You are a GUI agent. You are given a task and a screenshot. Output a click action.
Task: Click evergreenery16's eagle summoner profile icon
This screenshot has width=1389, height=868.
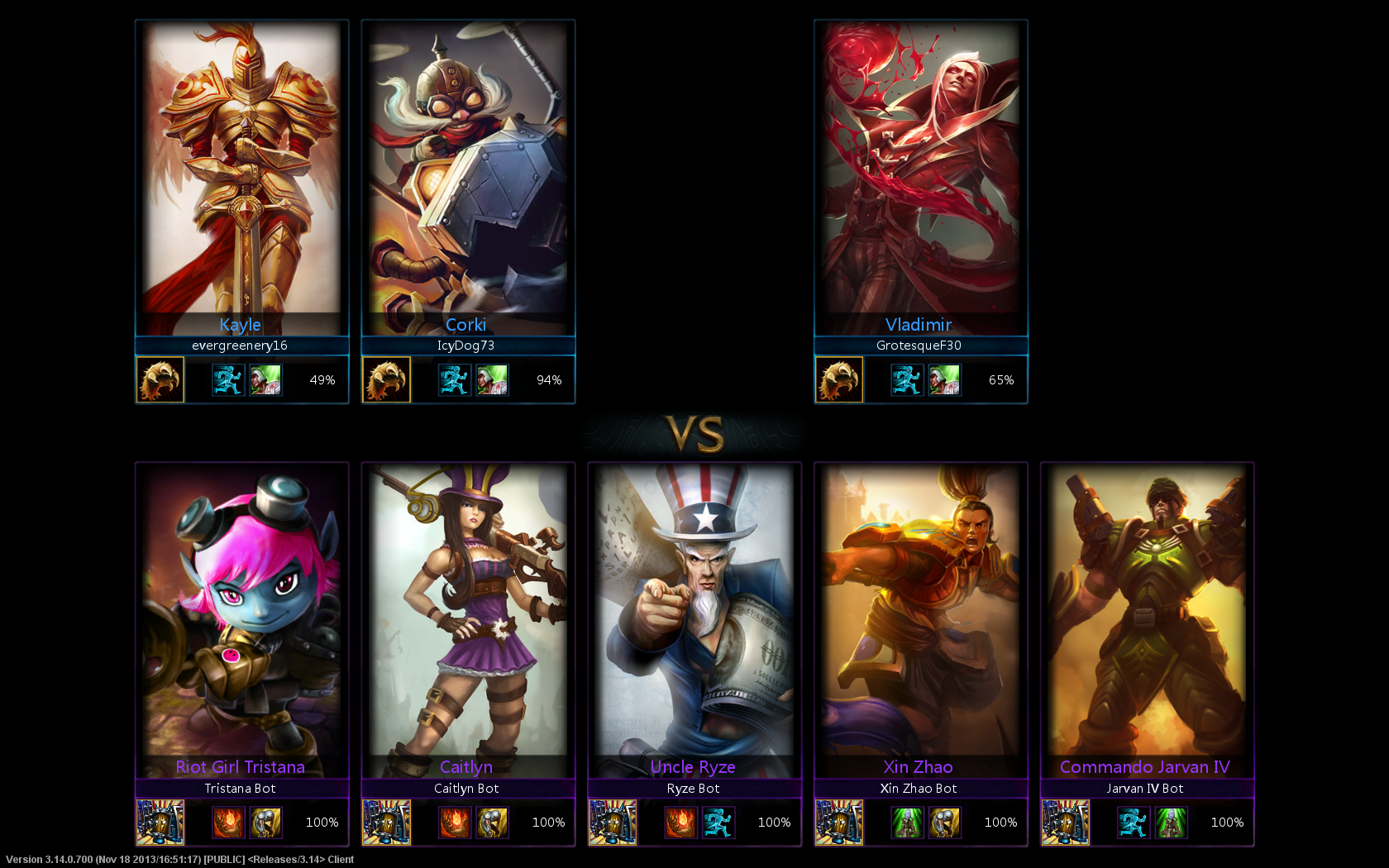point(160,379)
